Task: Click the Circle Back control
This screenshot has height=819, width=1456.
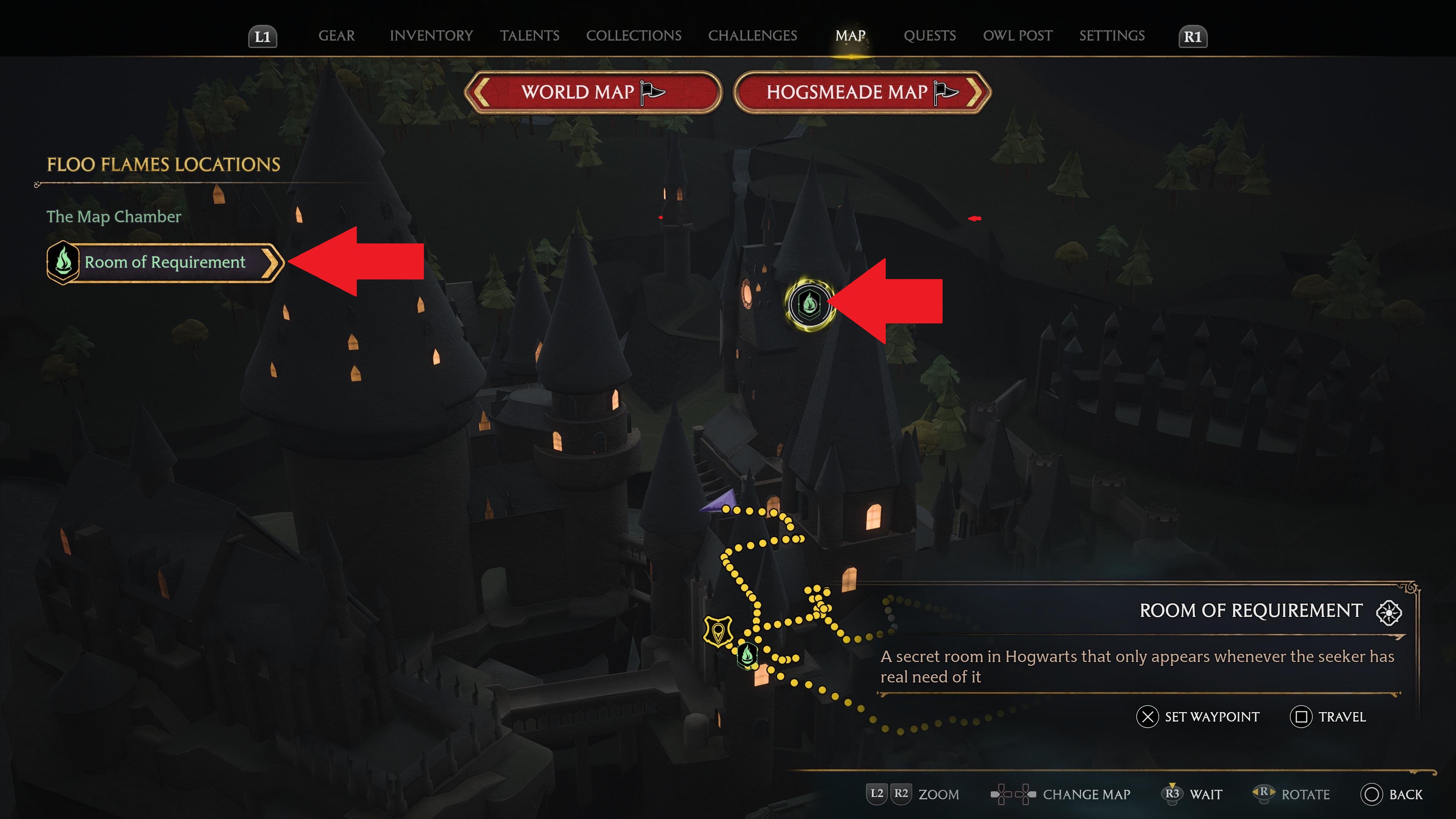Action: (1373, 794)
